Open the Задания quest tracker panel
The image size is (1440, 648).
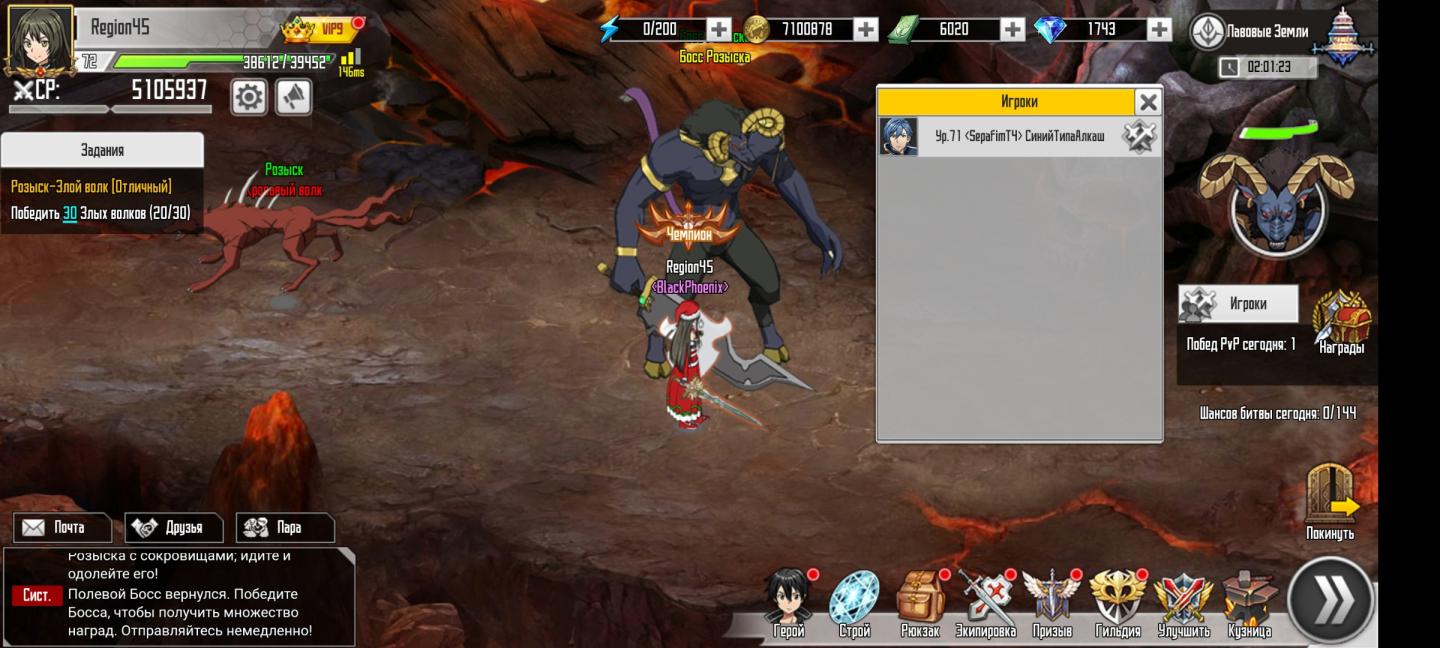(x=102, y=150)
